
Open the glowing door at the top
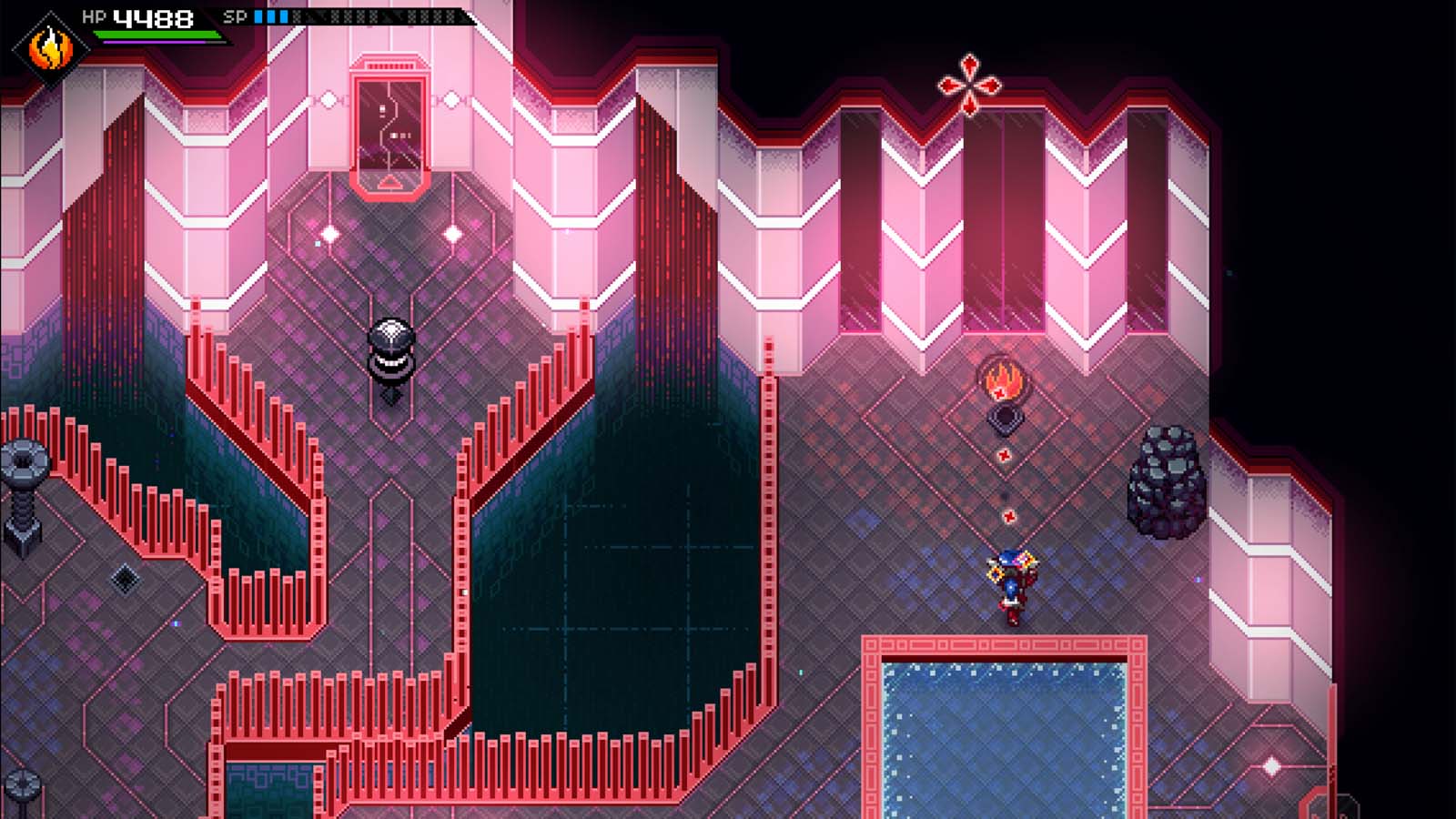coord(391,127)
